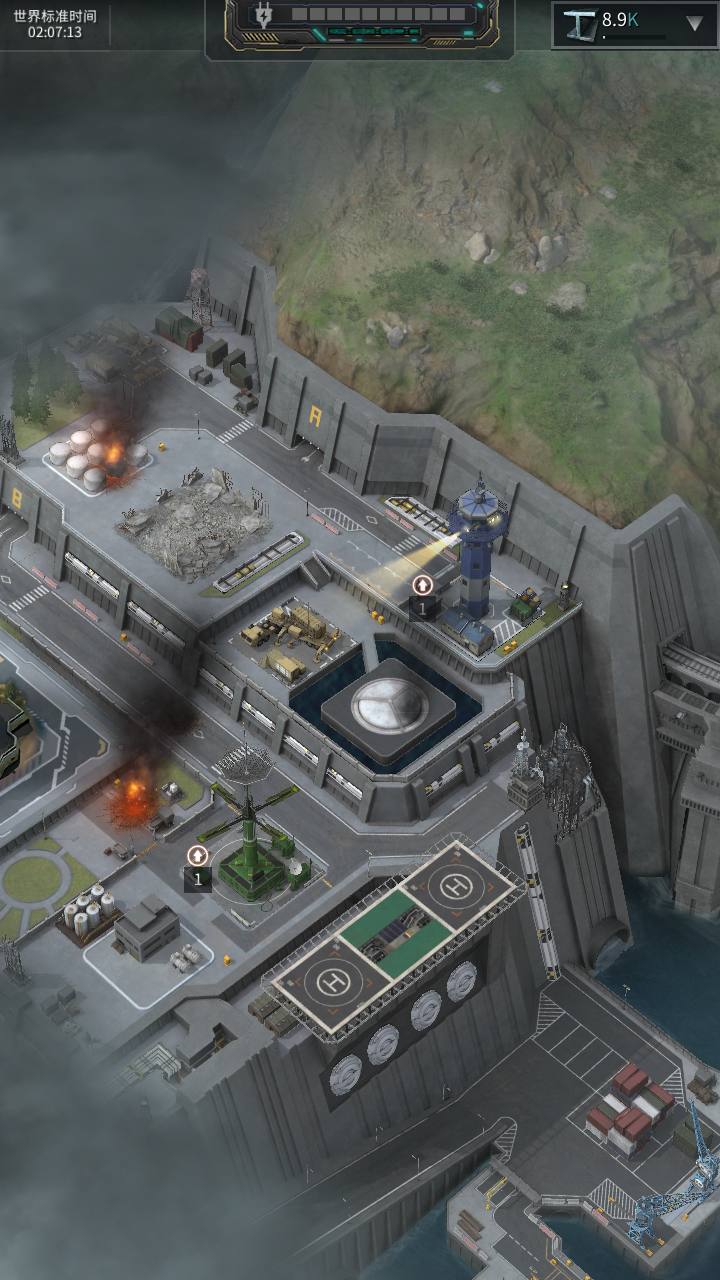Tap the upgrade arrow beside the green radar tower
Screen dimensions: 720x1280
click(x=198, y=856)
